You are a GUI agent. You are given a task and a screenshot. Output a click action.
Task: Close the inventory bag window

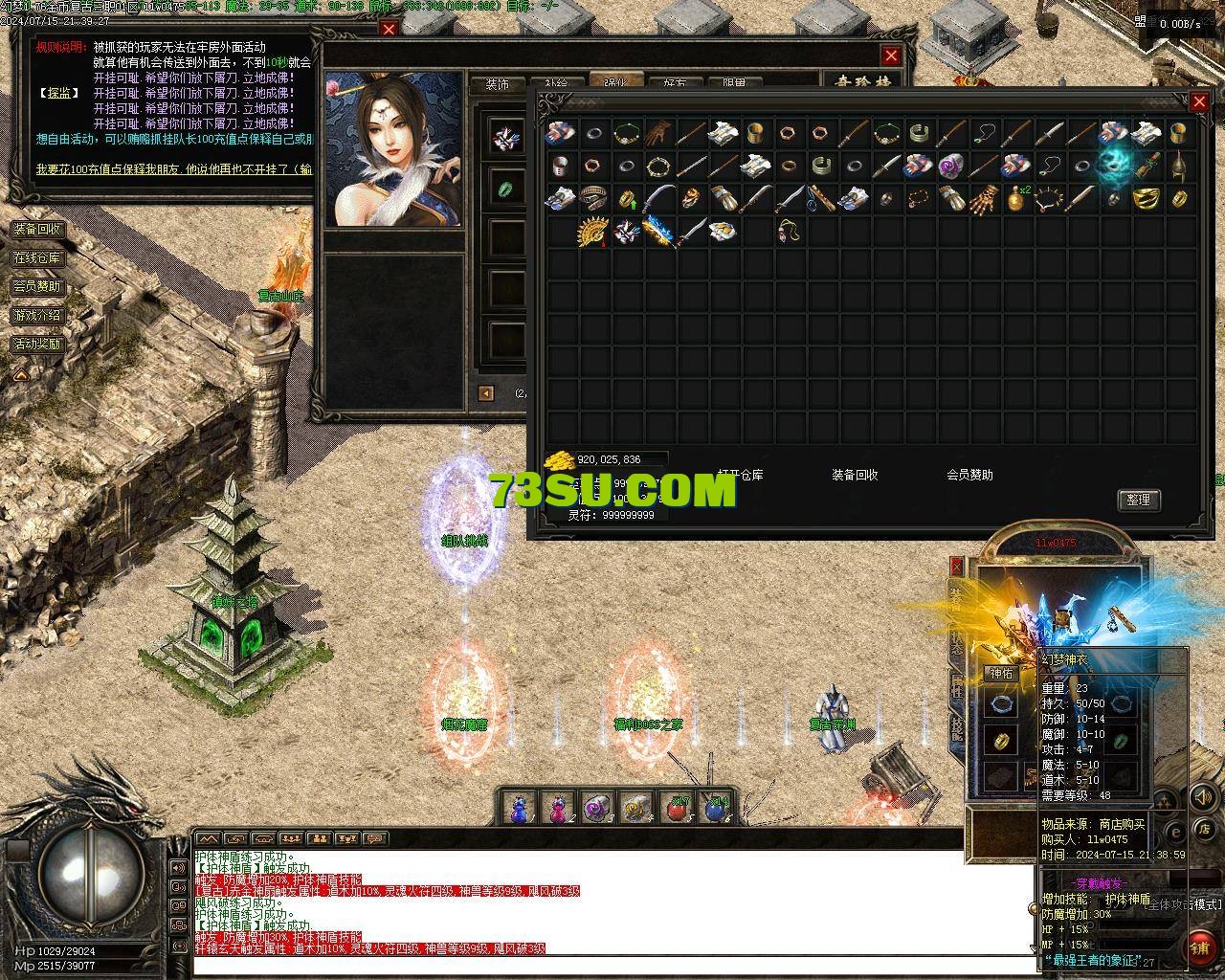(x=1199, y=100)
